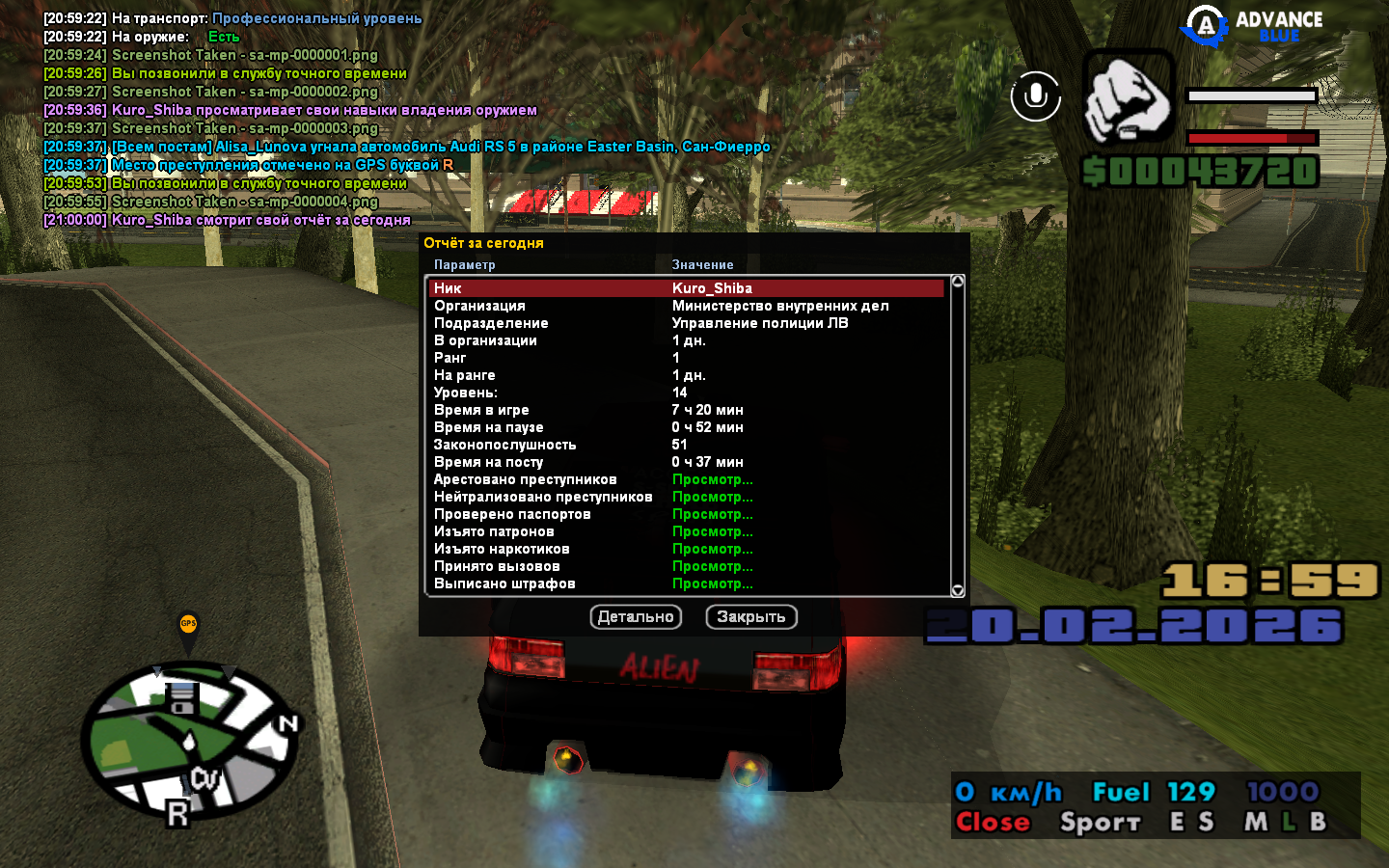The image size is (1389, 868).
Task: Choose the Время на посту row
Action: point(686,462)
